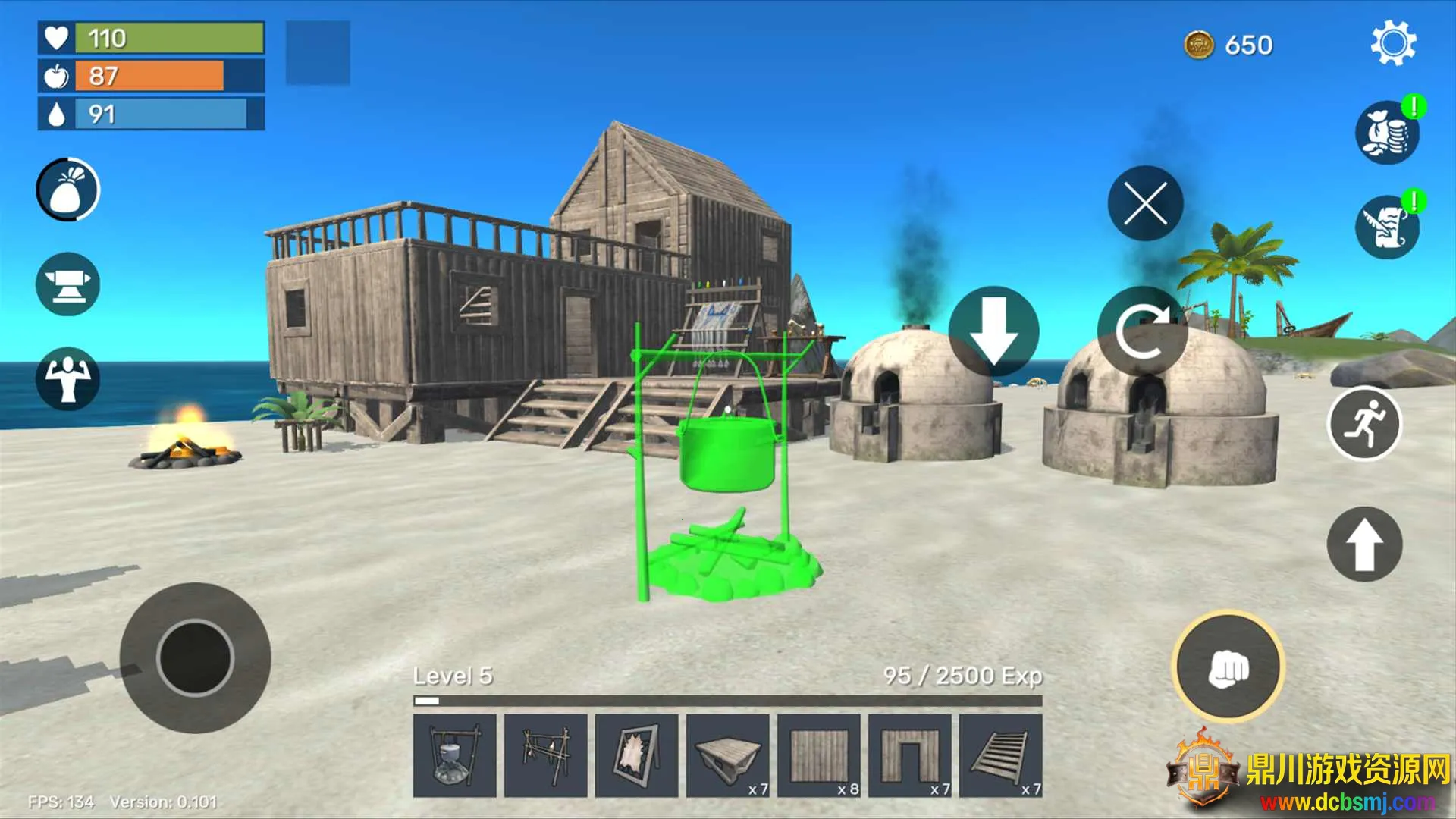Screen dimensions: 1456x819
Task: Touch the virtual movement joystick
Action: [195, 657]
